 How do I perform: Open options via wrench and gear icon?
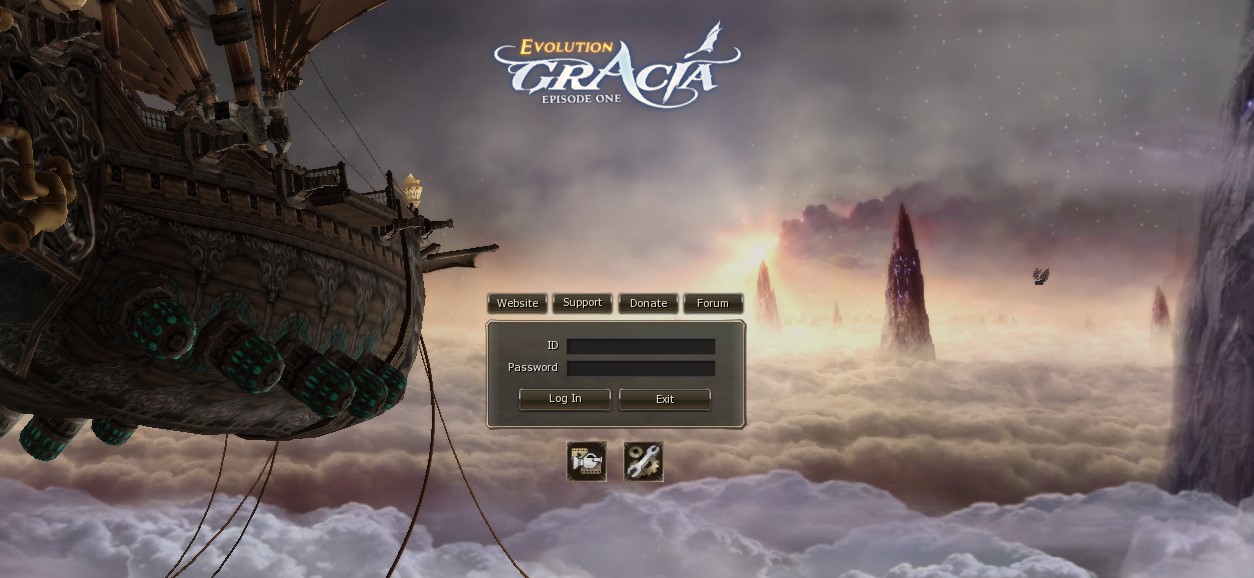643,461
